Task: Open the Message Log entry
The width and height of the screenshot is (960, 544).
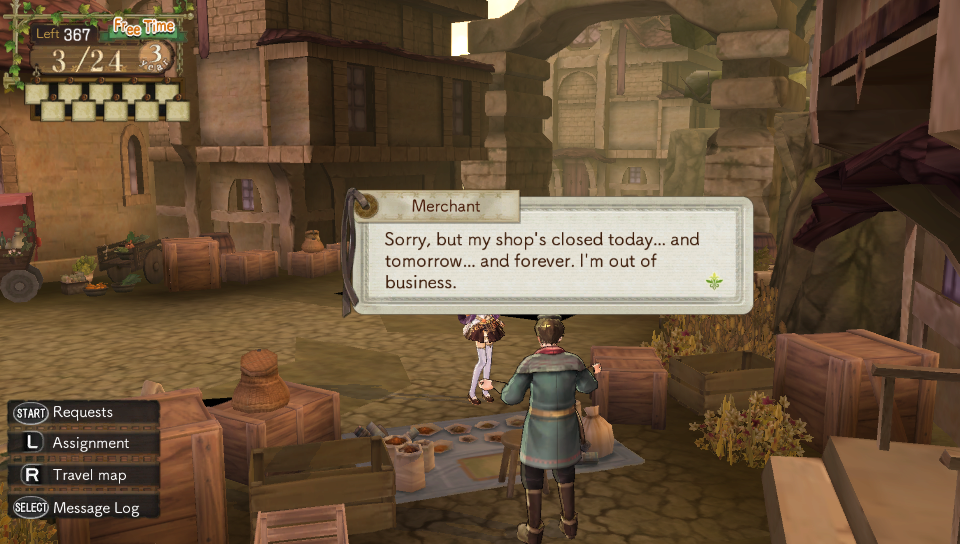Action: (x=95, y=507)
